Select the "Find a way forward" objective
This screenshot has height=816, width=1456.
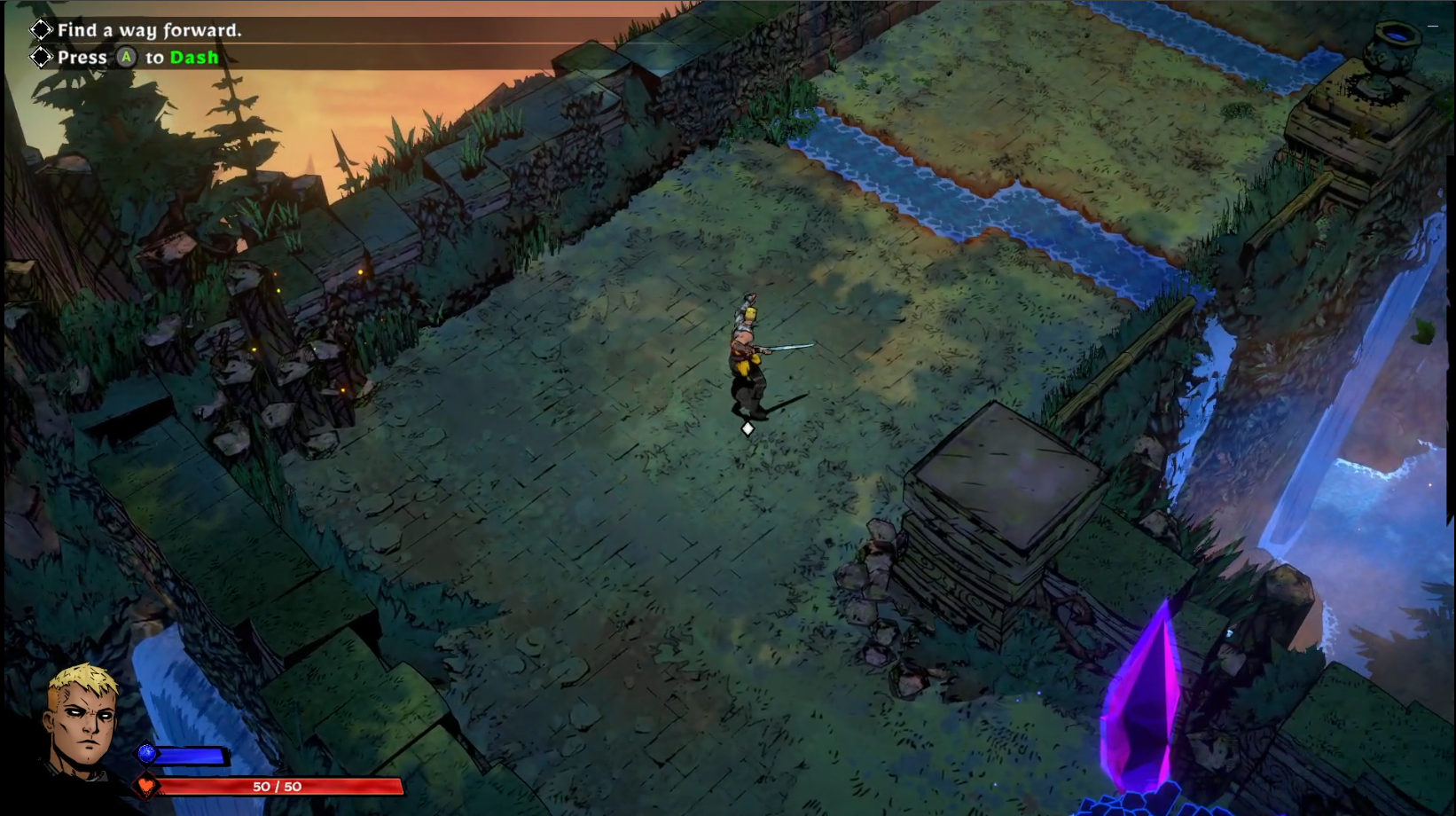point(148,30)
